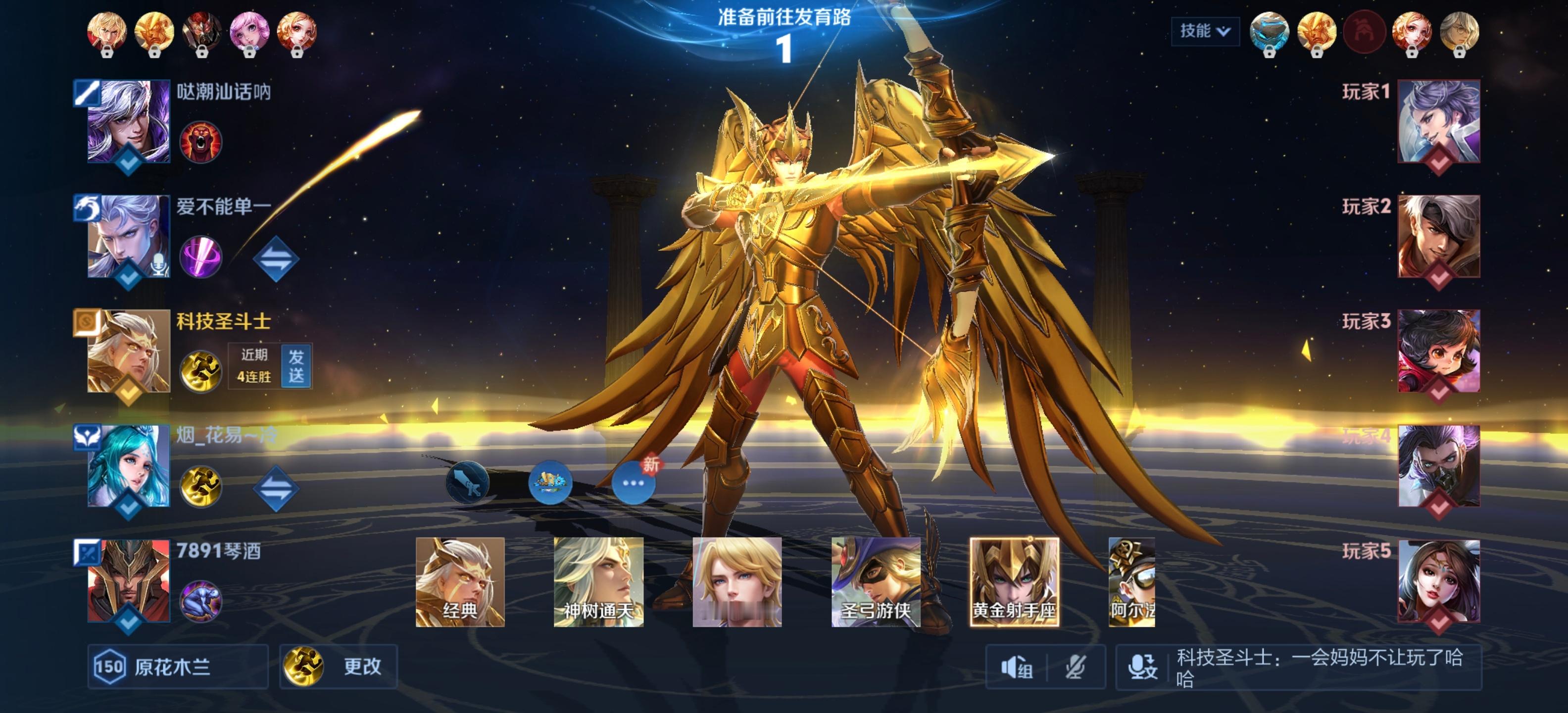Open the chat message box
Screen dimensions: 1568x713
pos(1321,667)
